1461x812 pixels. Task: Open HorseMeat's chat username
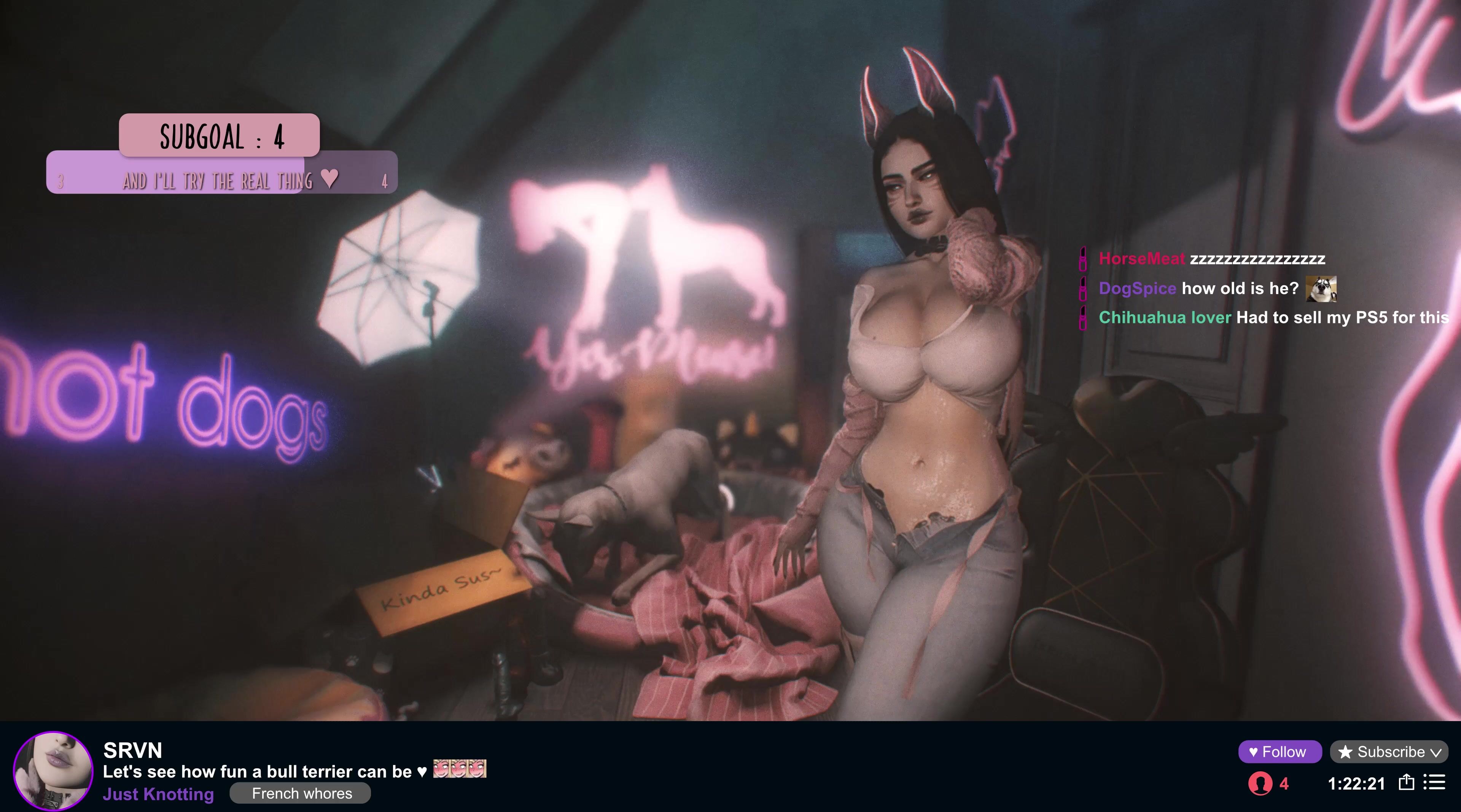[x=1141, y=259]
